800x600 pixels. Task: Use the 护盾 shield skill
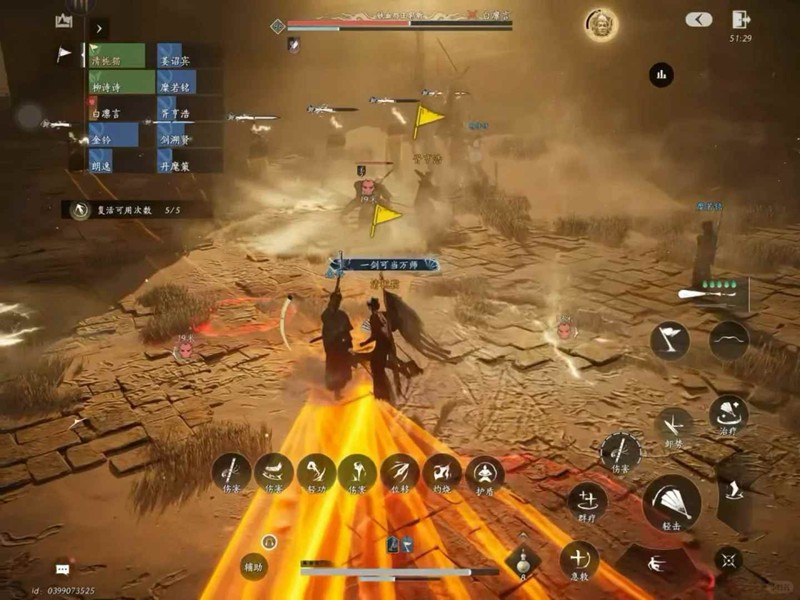tap(485, 474)
